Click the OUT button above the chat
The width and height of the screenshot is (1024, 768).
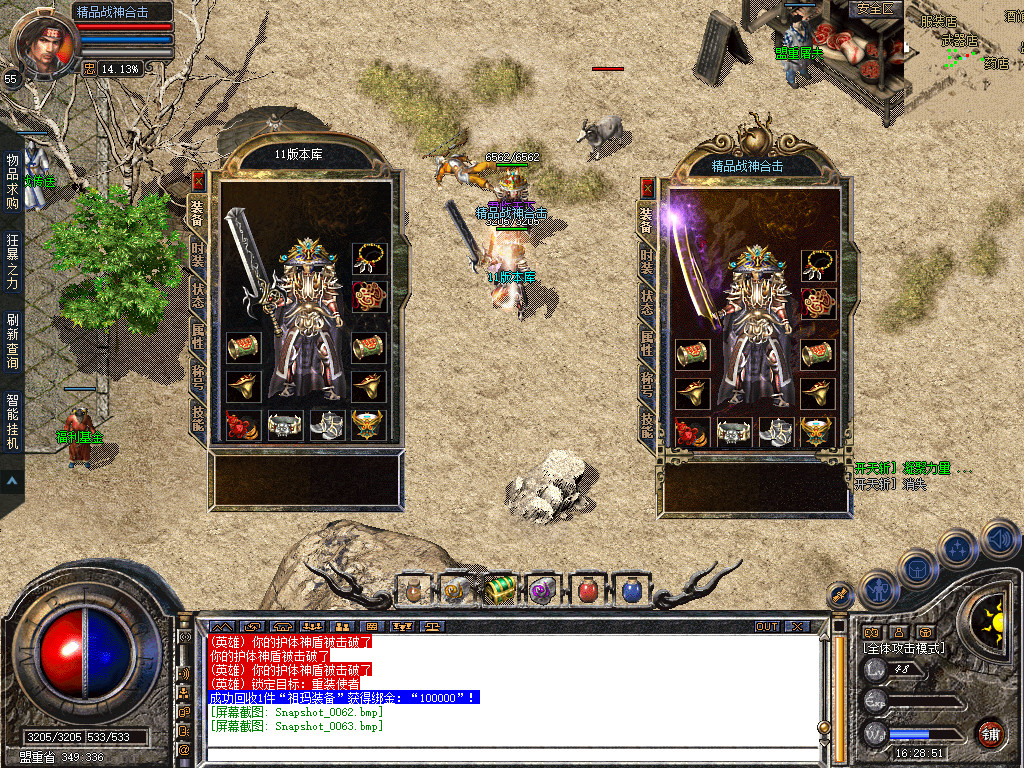(x=767, y=627)
